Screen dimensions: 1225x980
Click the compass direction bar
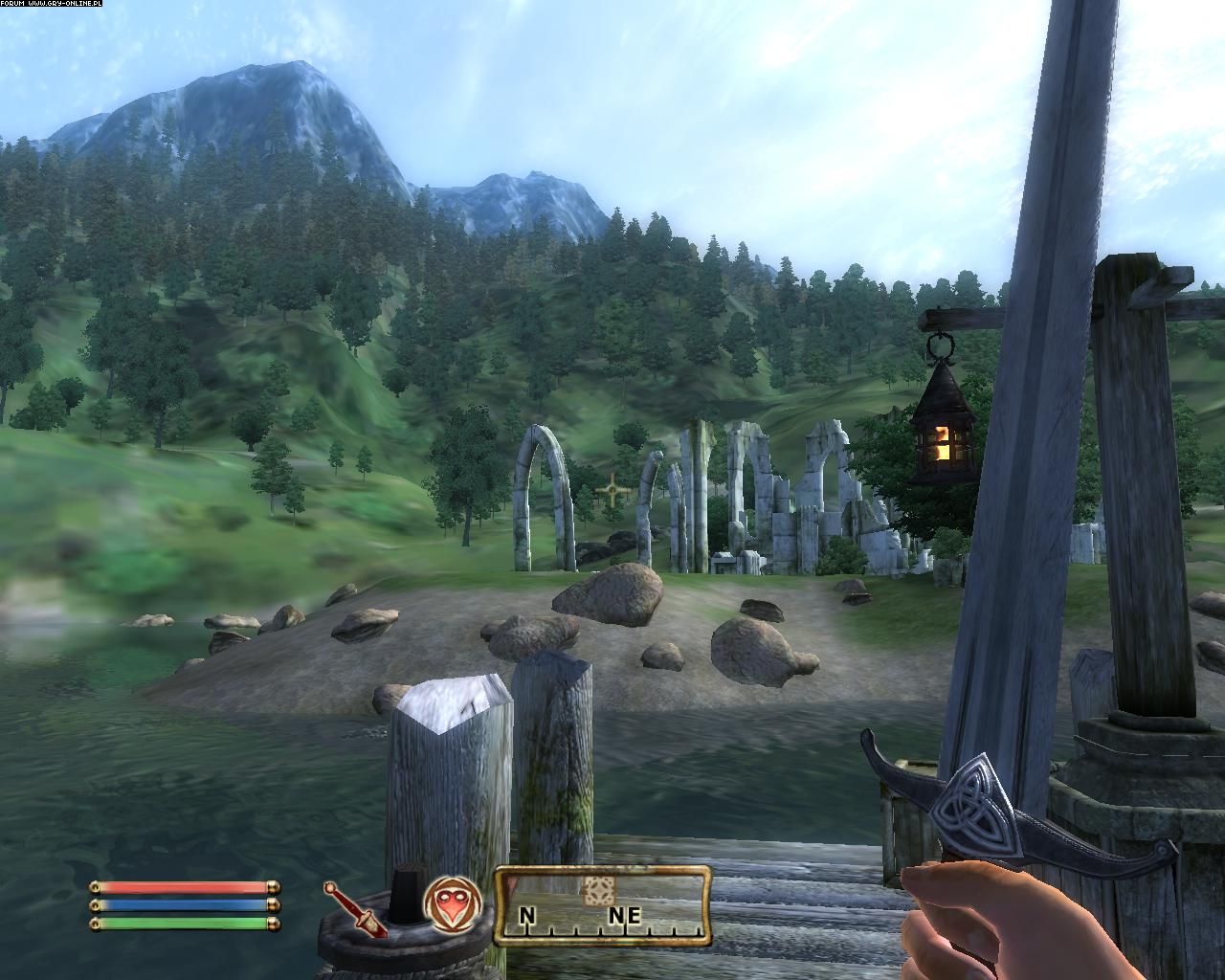click(602, 905)
